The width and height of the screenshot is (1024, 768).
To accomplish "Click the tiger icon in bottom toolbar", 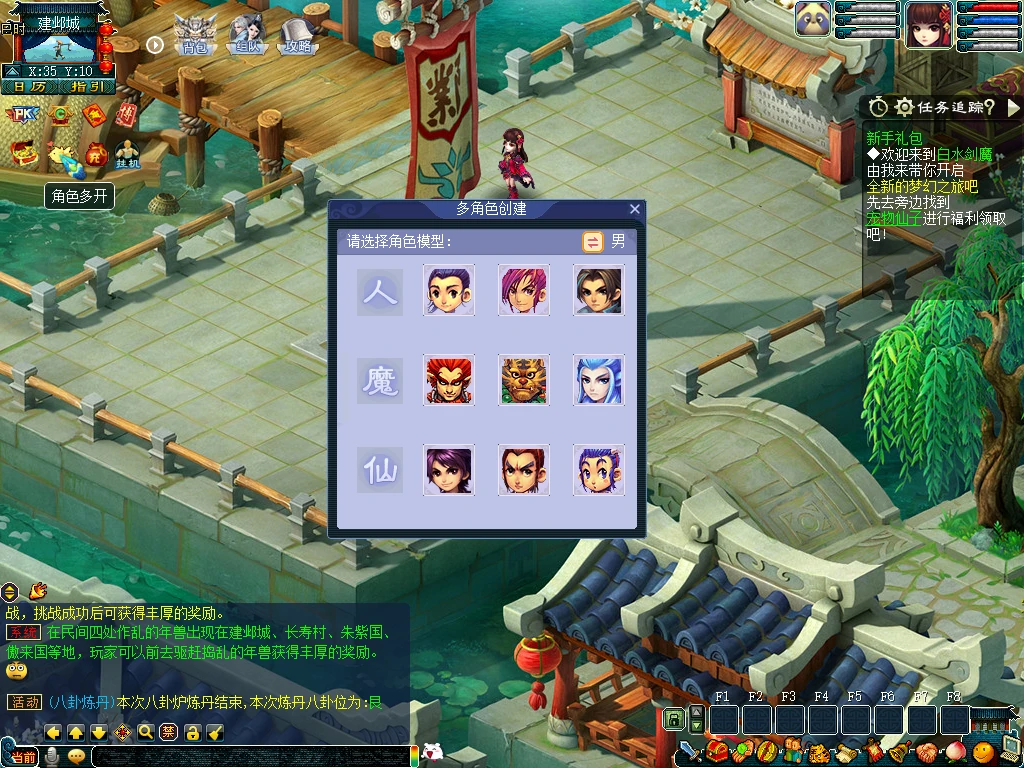I will pos(818,752).
